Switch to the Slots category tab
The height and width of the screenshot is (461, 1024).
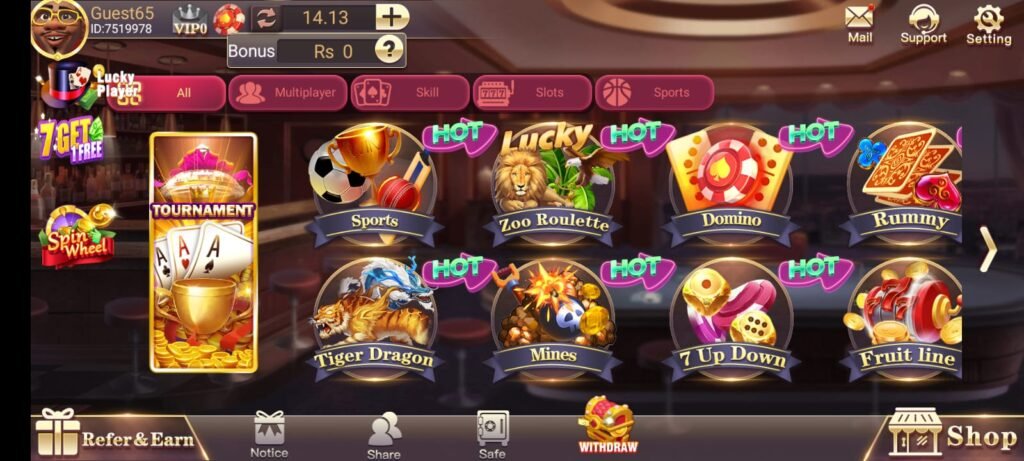click(533, 93)
